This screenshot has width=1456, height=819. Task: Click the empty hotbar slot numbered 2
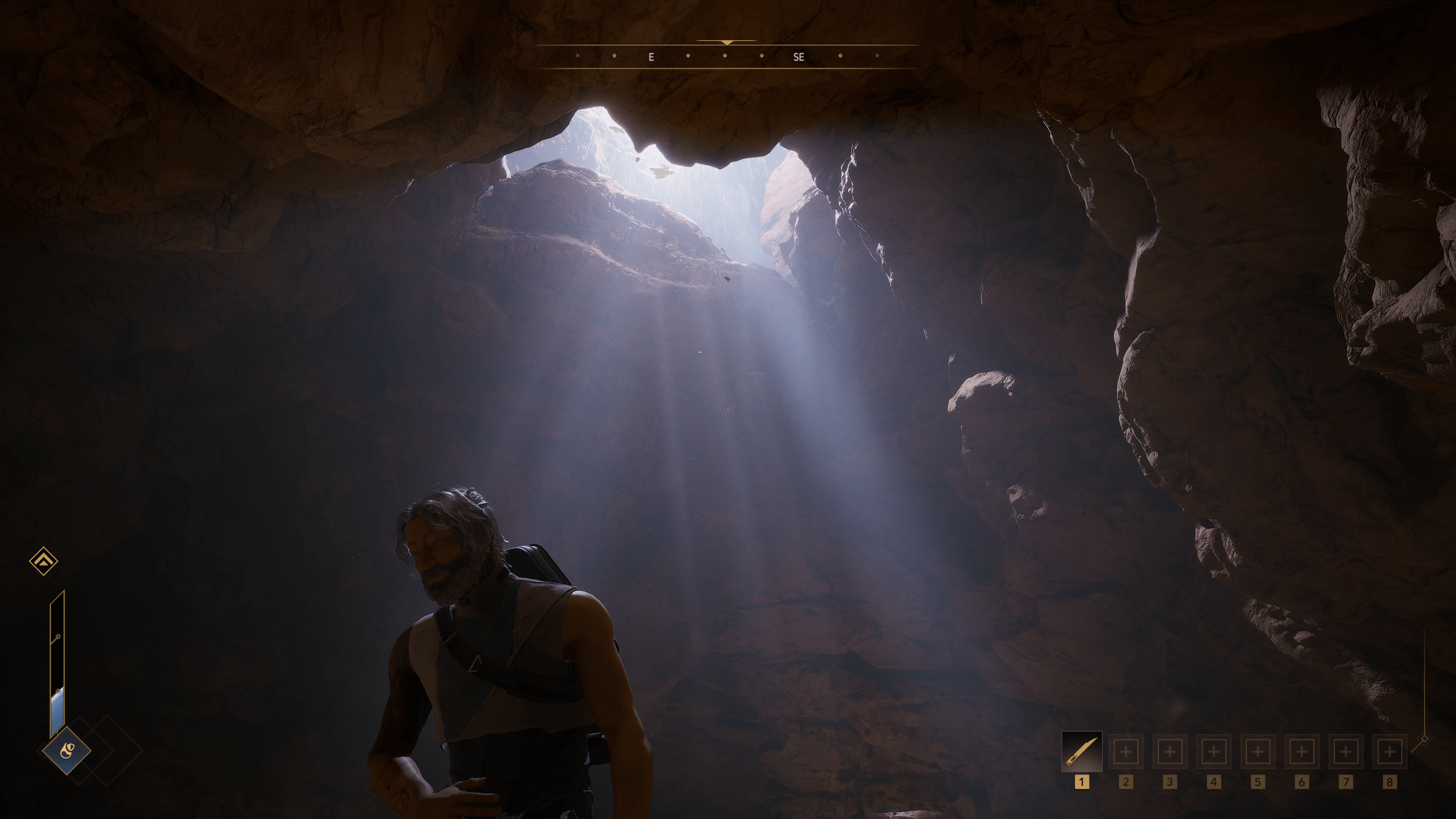pyautogui.click(x=1125, y=752)
